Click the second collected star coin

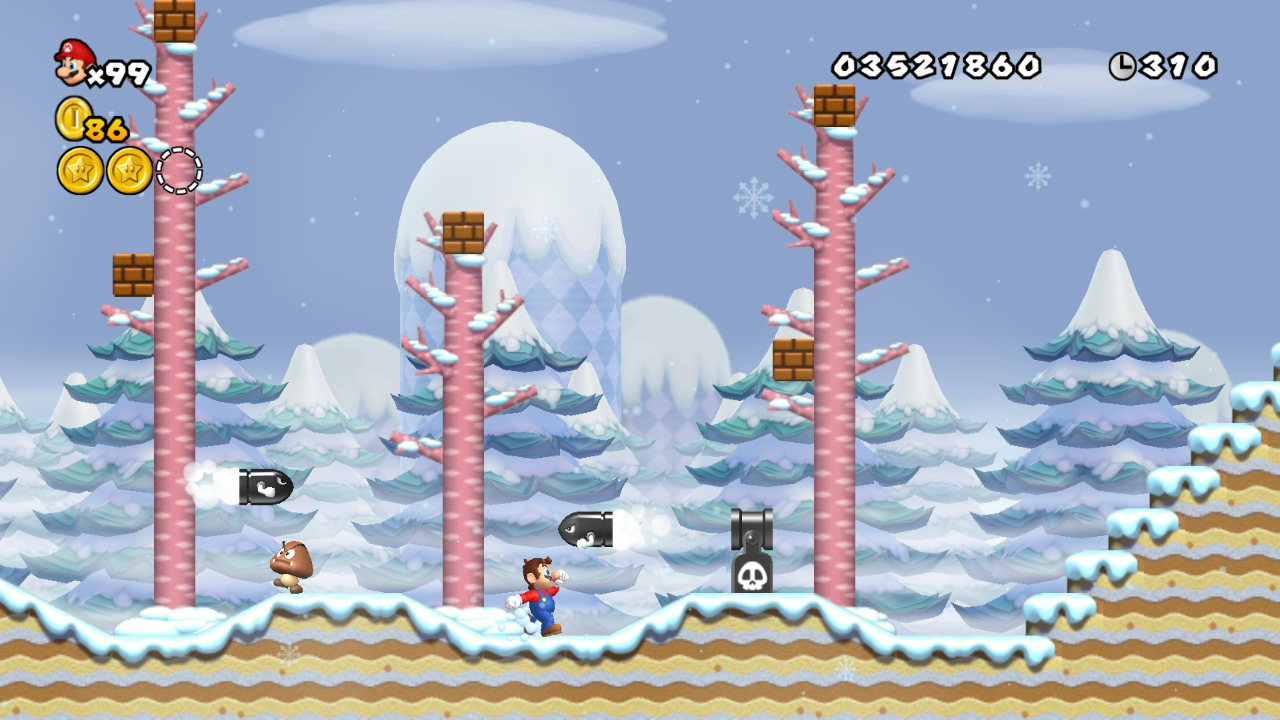pos(130,170)
